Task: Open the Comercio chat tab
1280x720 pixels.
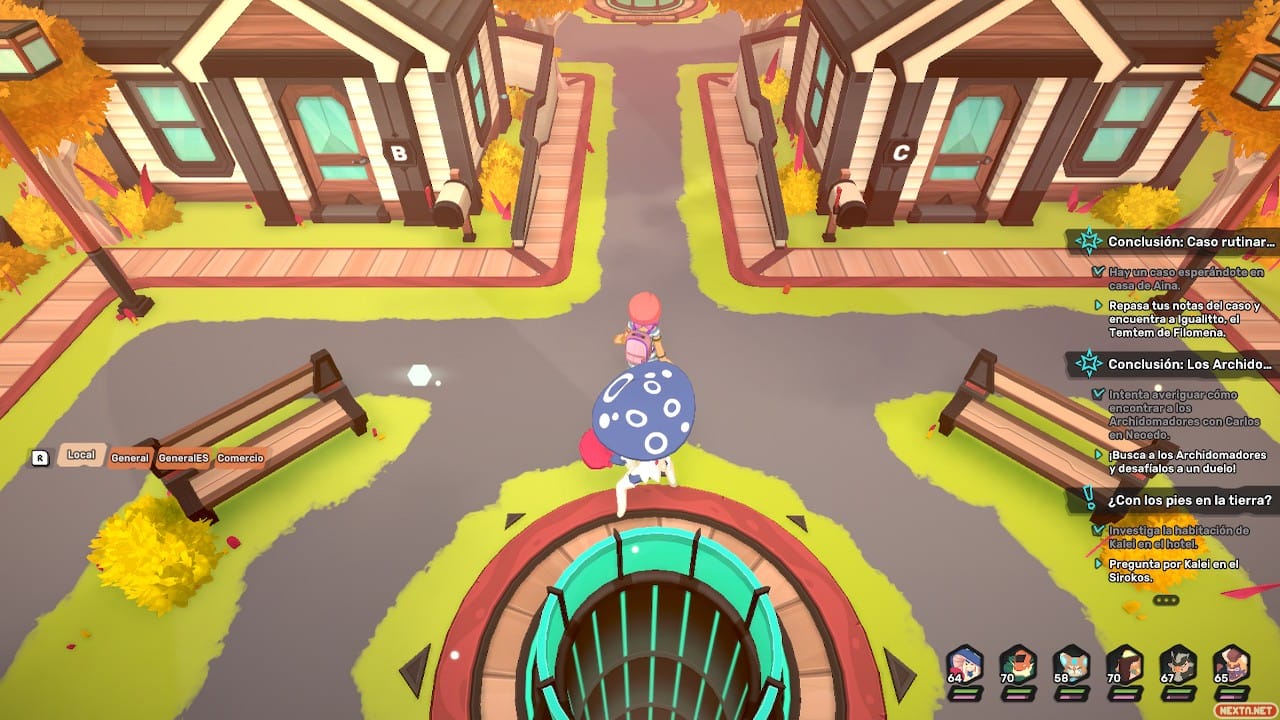Action: [240, 457]
